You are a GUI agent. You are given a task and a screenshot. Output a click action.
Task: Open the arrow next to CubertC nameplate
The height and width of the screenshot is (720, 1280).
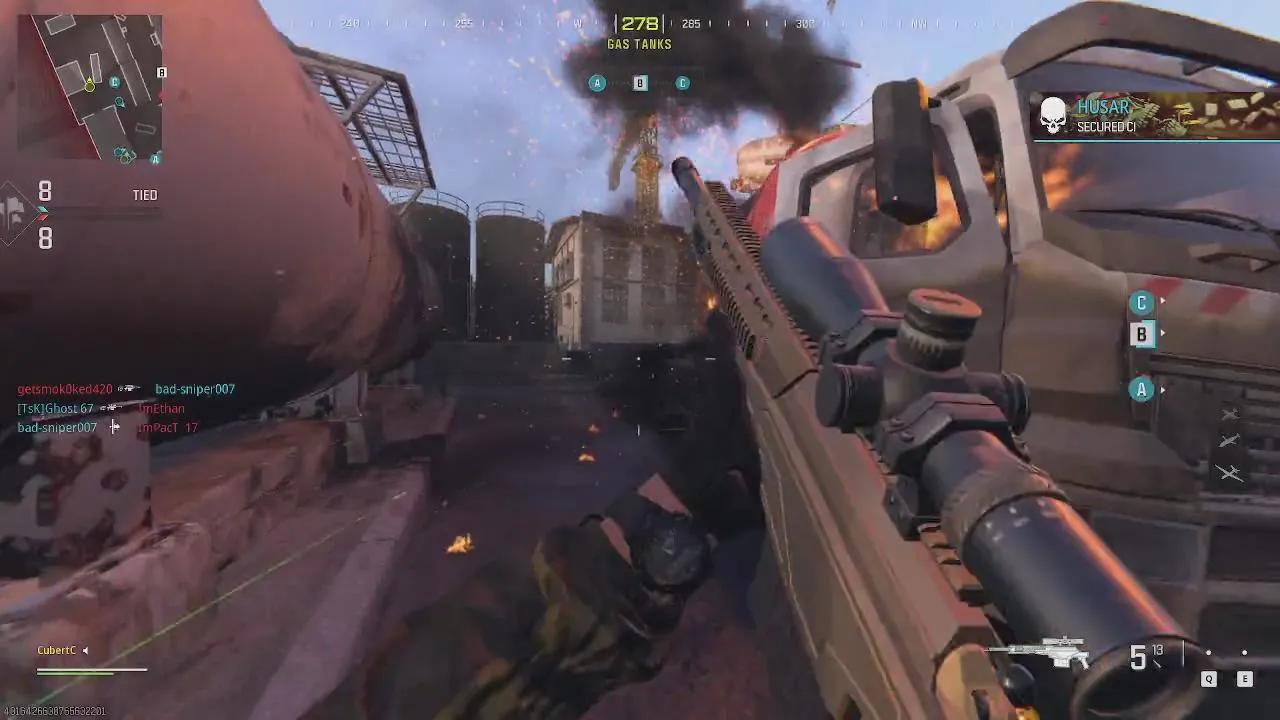(x=84, y=649)
